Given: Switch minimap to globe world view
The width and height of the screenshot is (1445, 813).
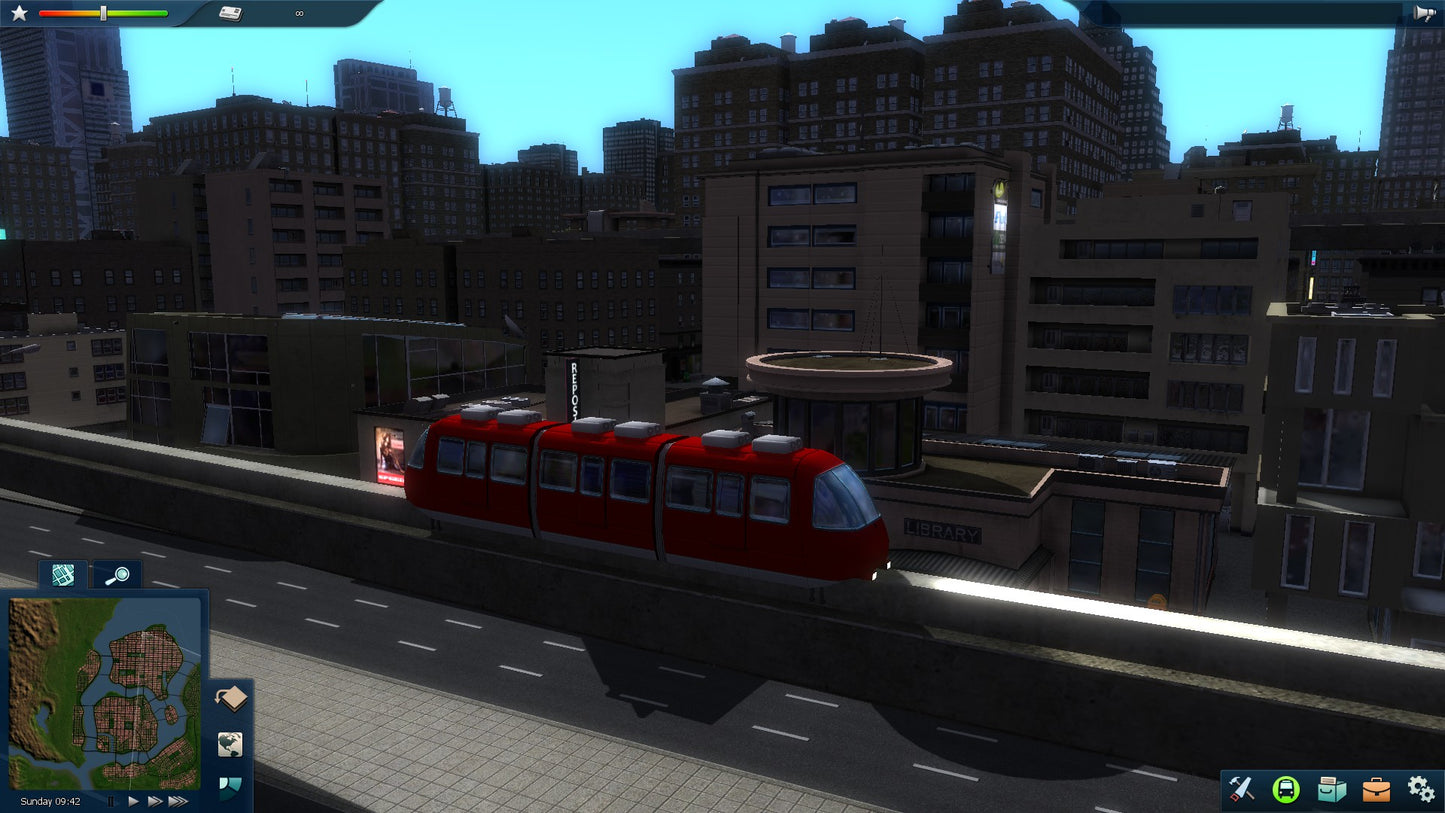Looking at the screenshot, I should tap(228, 744).
